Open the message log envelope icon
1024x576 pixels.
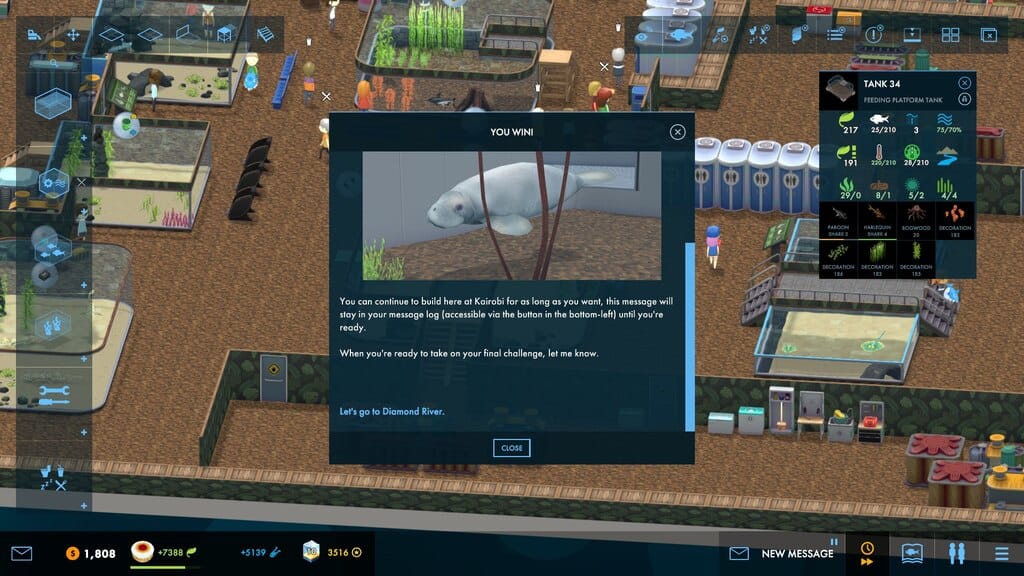pos(22,553)
